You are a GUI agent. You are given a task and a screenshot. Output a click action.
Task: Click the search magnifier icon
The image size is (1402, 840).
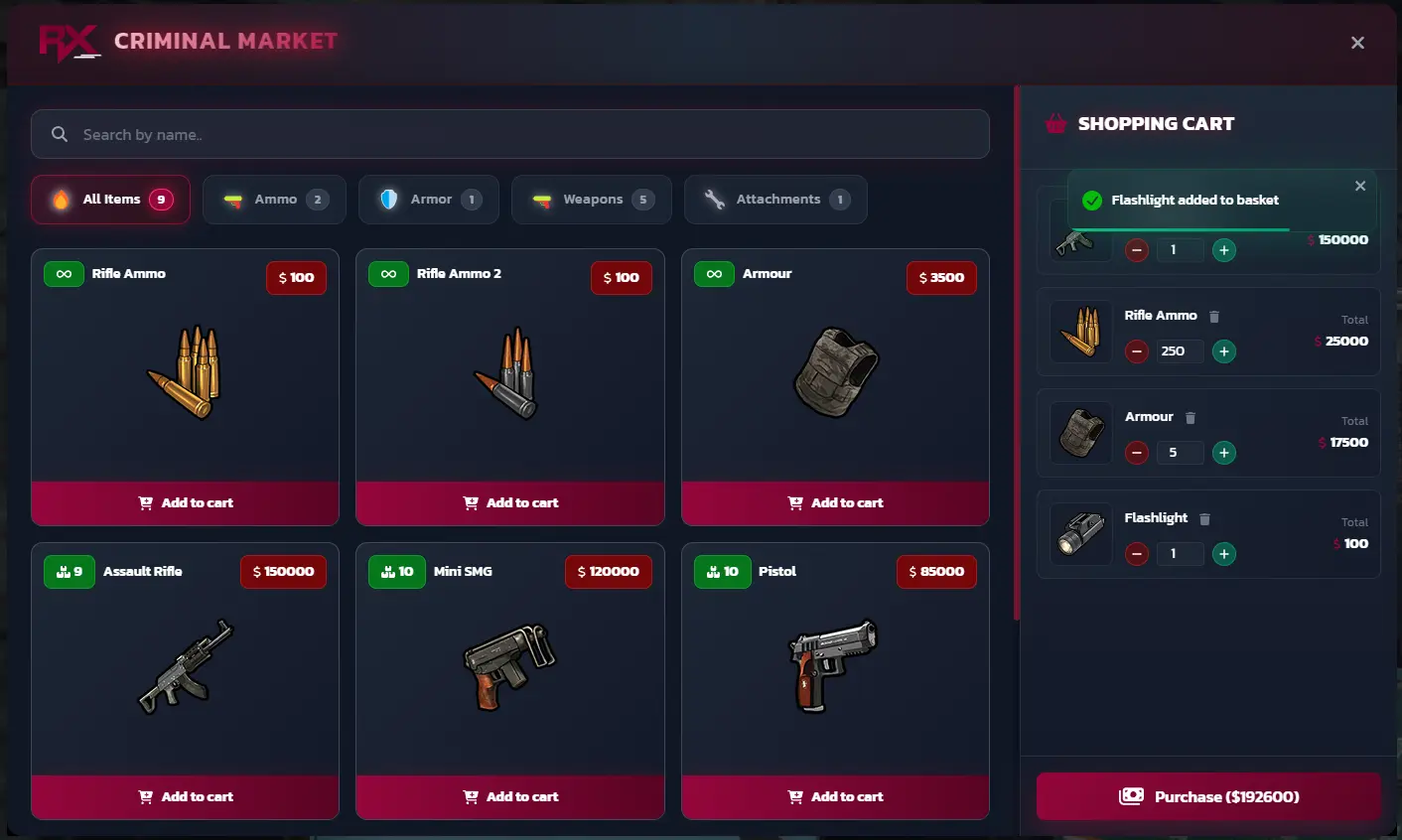coord(60,133)
